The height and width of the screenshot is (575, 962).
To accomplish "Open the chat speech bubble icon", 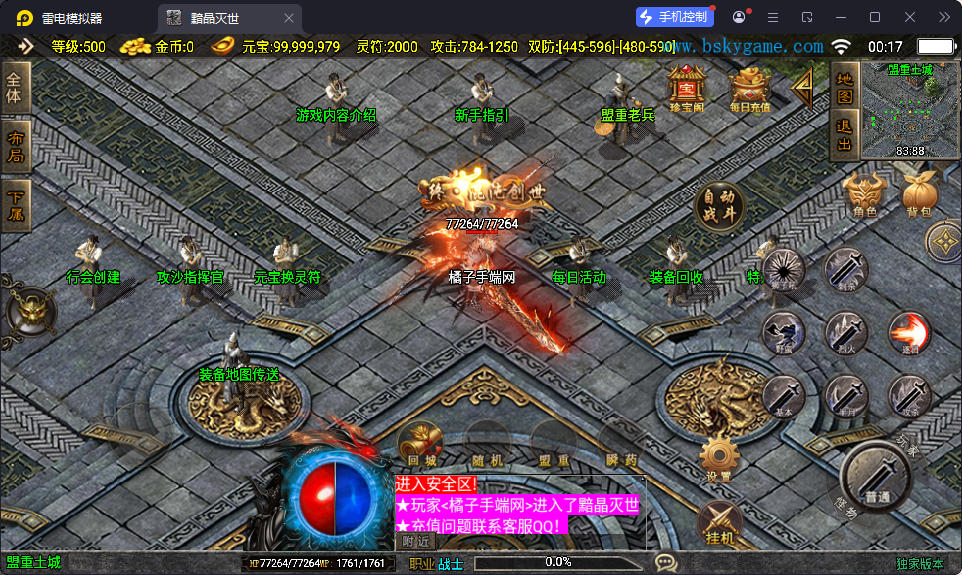I will (x=666, y=563).
